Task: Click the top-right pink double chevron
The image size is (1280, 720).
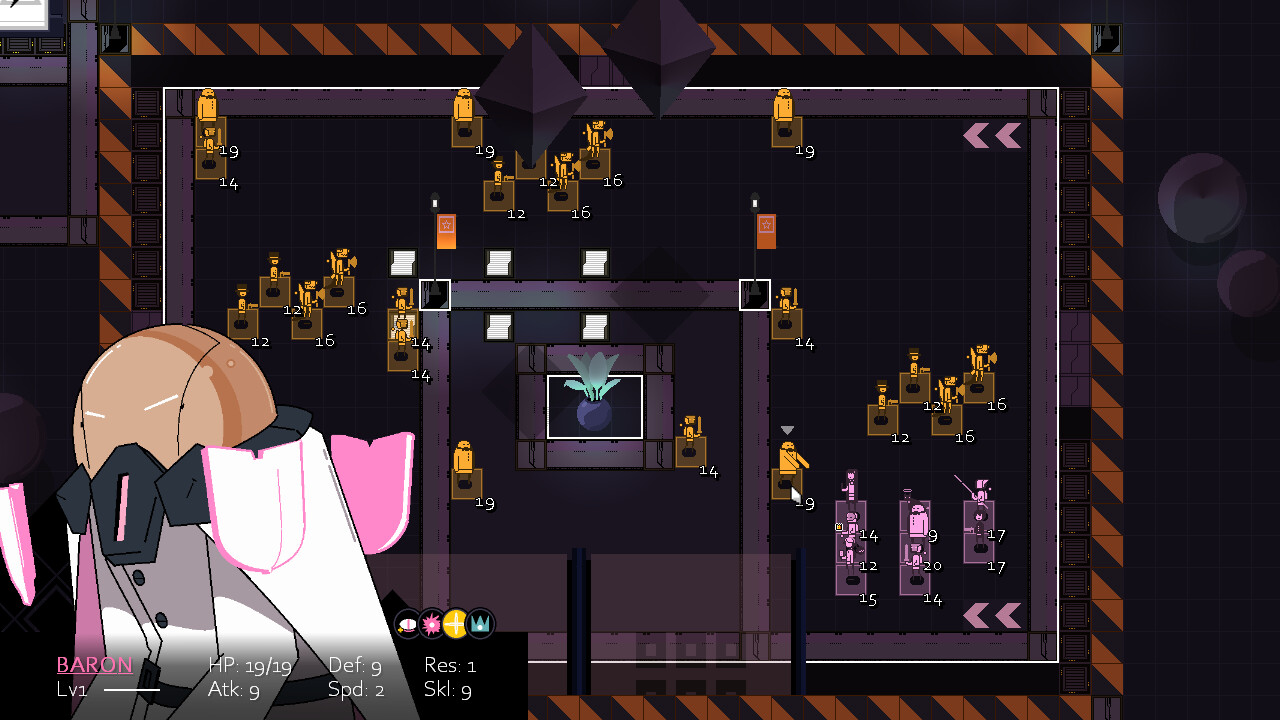Action: click(x=991, y=136)
